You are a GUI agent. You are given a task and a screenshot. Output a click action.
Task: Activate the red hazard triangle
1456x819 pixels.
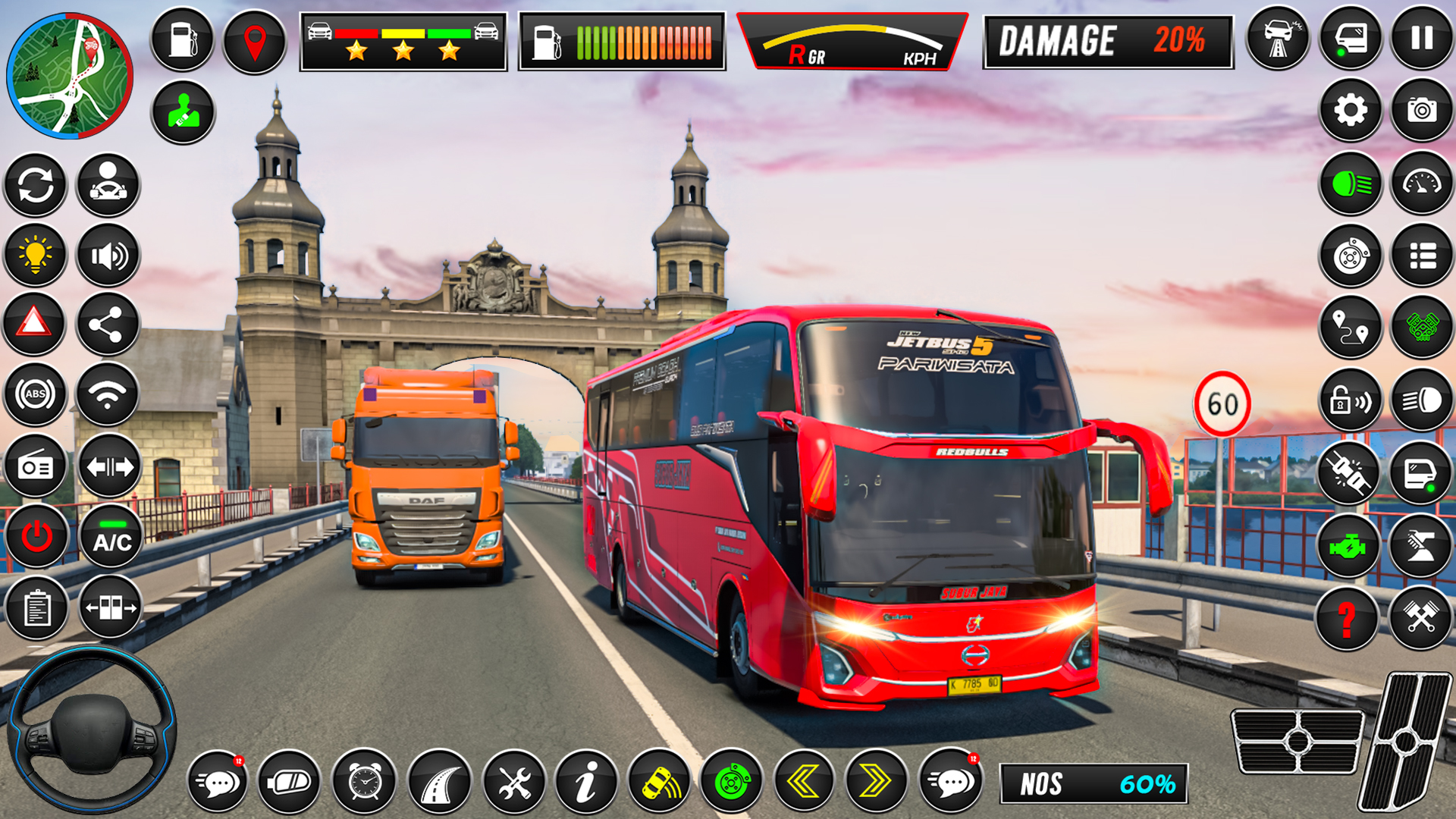[34, 325]
